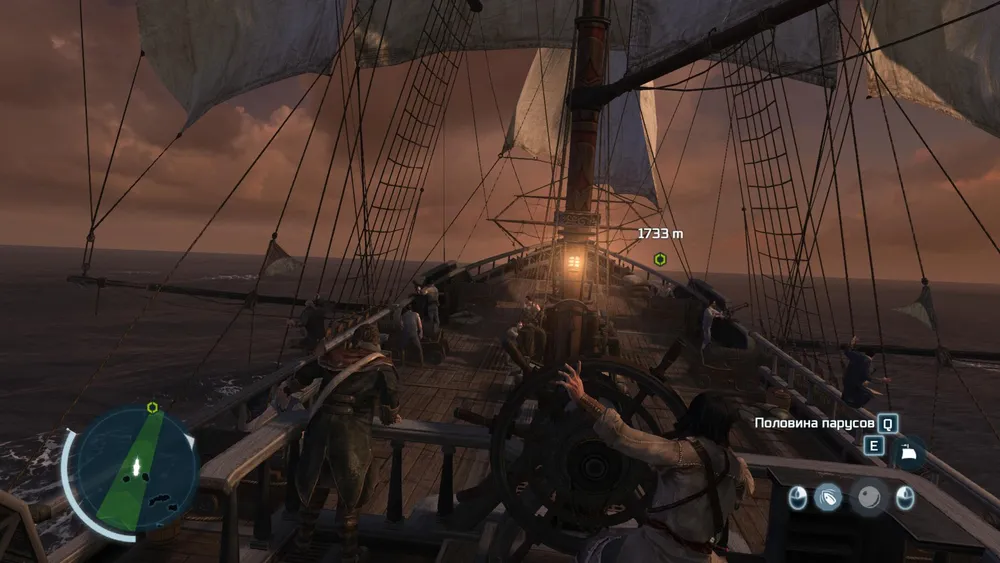The image size is (1000, 563).
Task: Select the swivel gun shot icon
Action: pyautogui.click(x=828, y=496)
